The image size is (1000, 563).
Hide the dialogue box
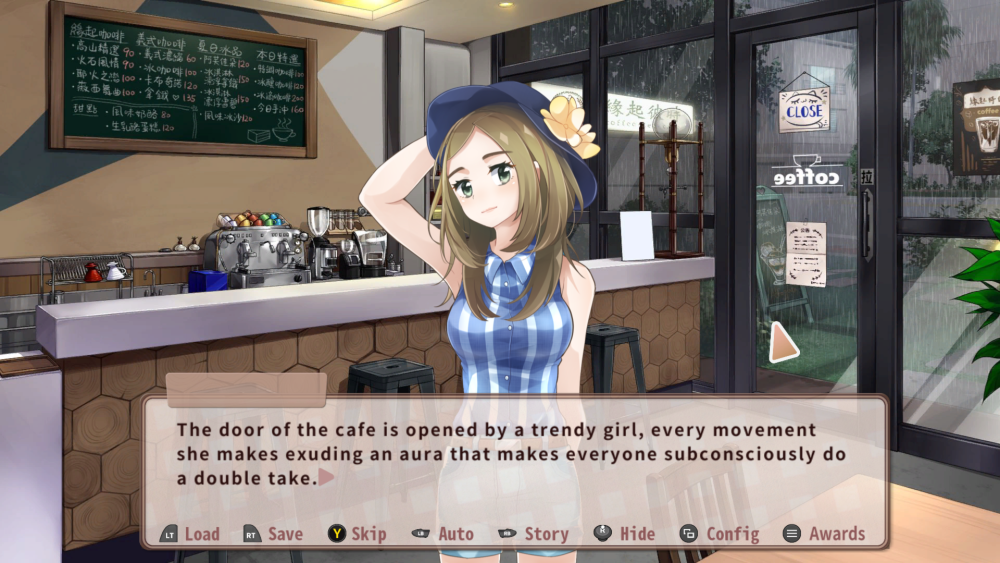coord(625,534)
